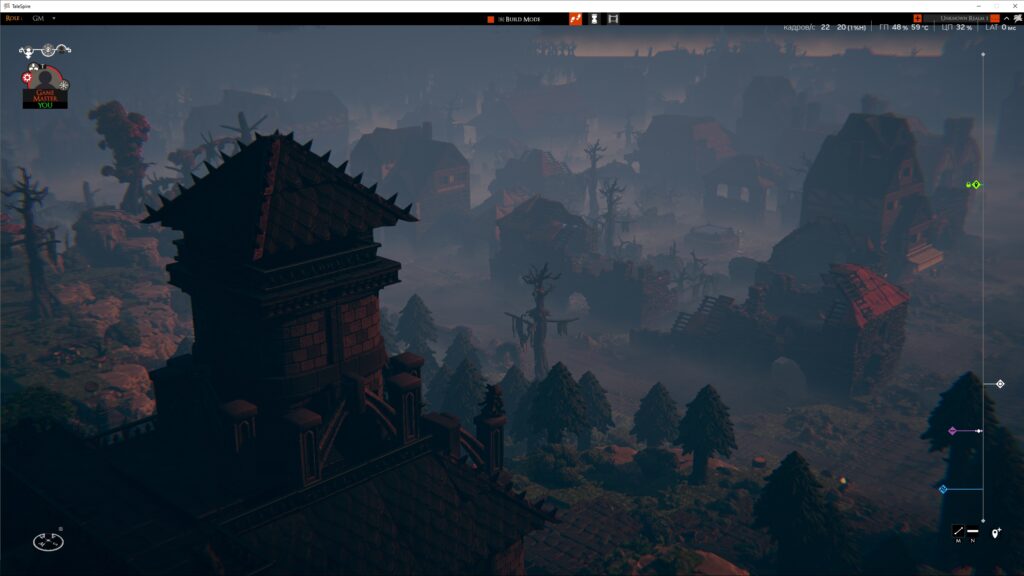Viewport: 1024px width, 576px height.
Task: Click the Unknown Realm name label
Action: [958, 18]
